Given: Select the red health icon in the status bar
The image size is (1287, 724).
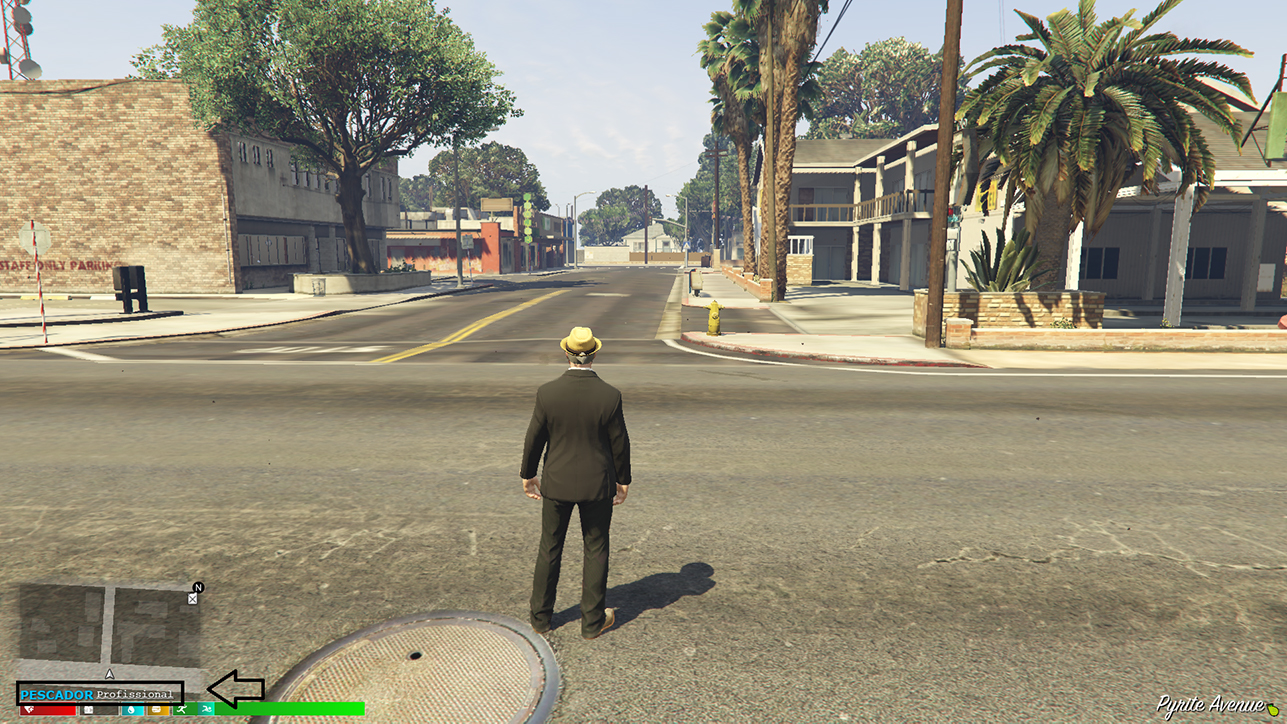Looking at the screenshot, I should (x=28, y=710).
